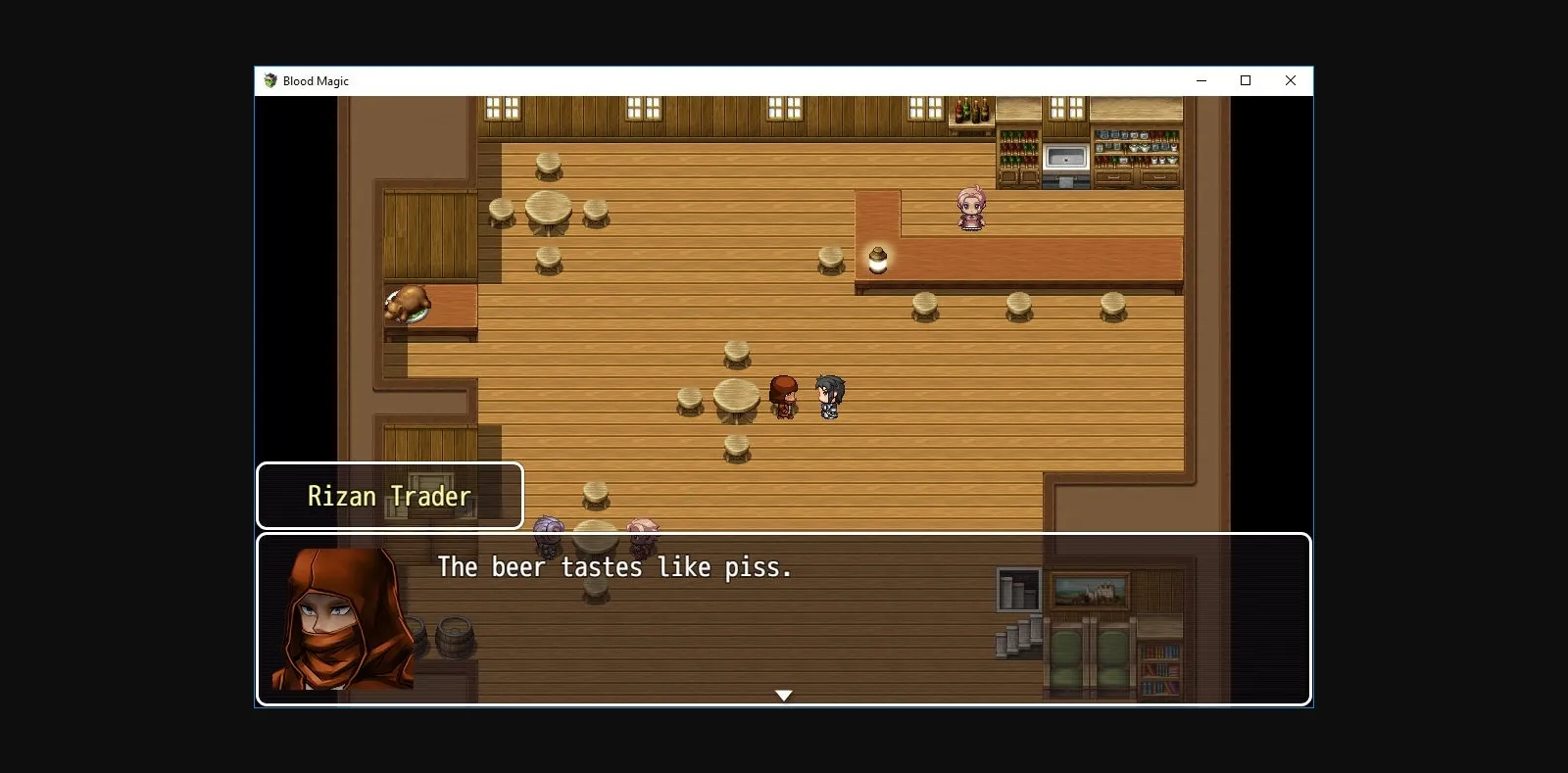The height and width of the screenshot is (773, 1568).
Task: Click the Rizan Trader portrait in dialogue box
Action: point(339,620)
